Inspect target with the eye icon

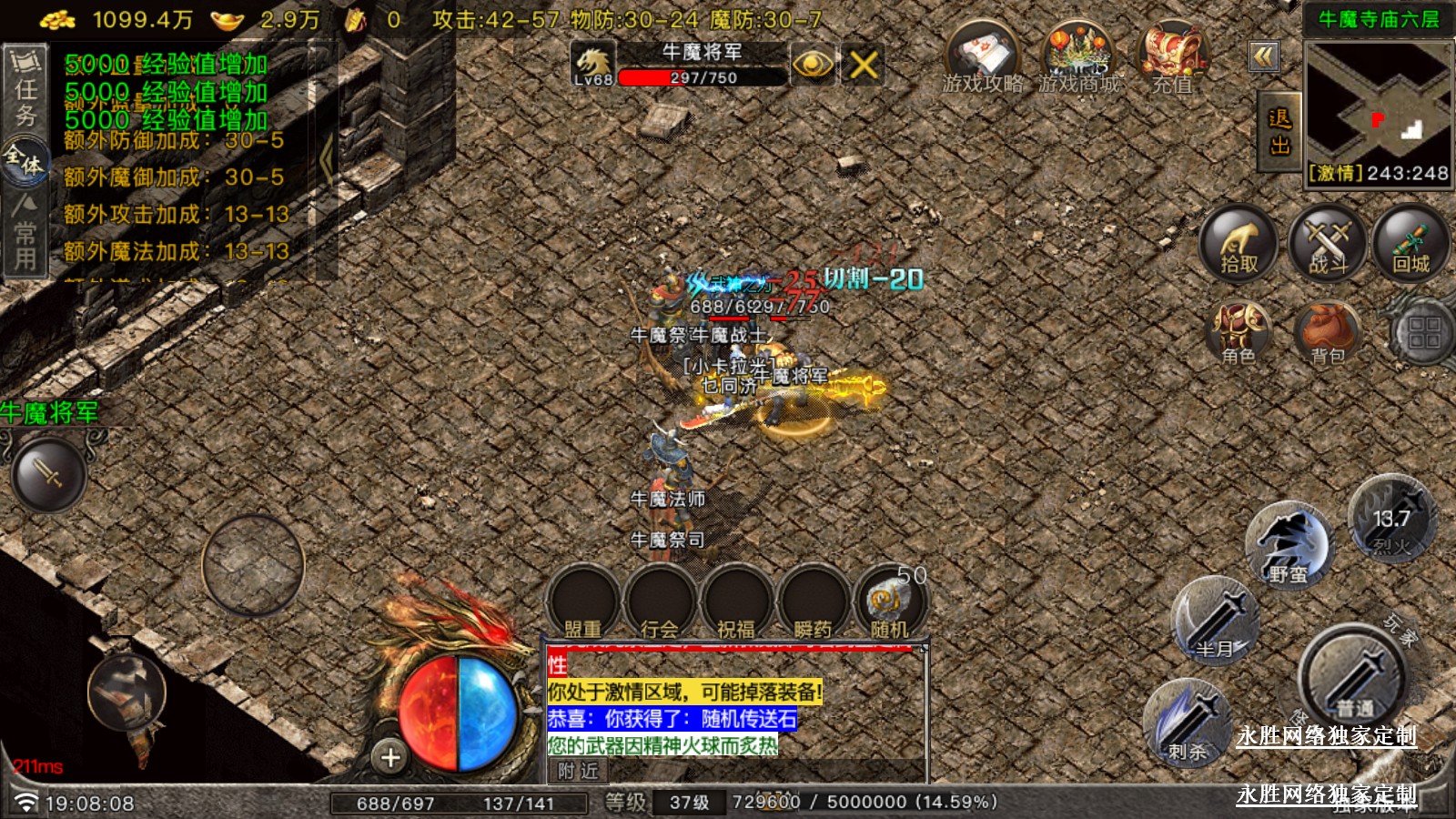click(x=812, y=65)
